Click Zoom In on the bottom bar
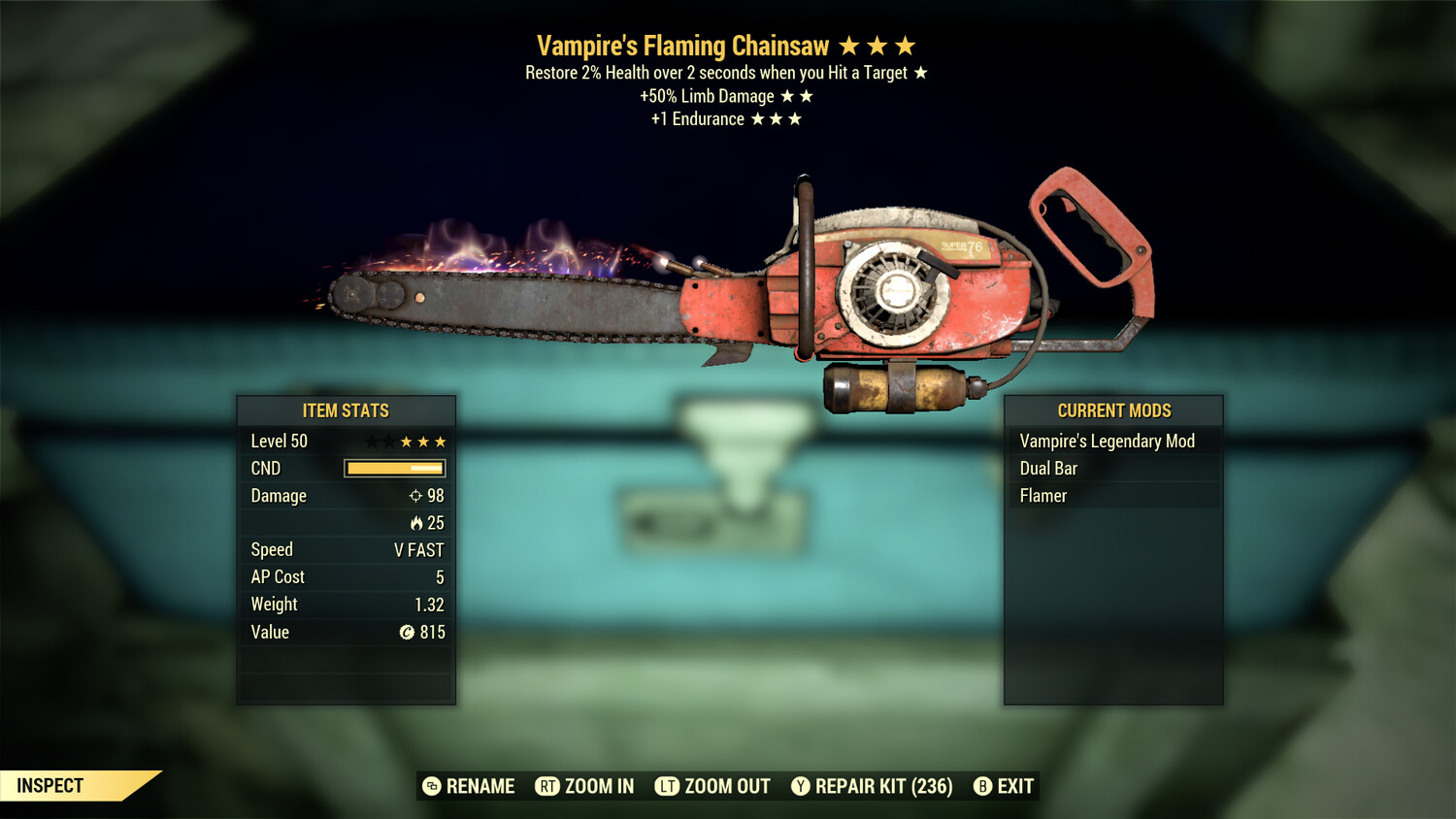Screen dimensions: 1456x819 tap(584, 786)
